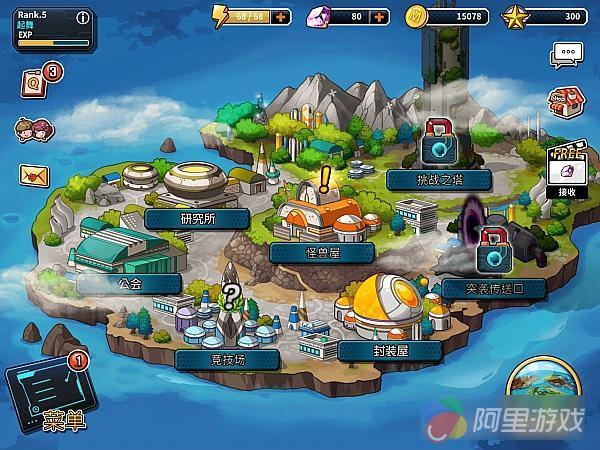Viewport: 600px width, 450px height.
Task: Add energy with the lightning plus button
Action: (281, 17)
